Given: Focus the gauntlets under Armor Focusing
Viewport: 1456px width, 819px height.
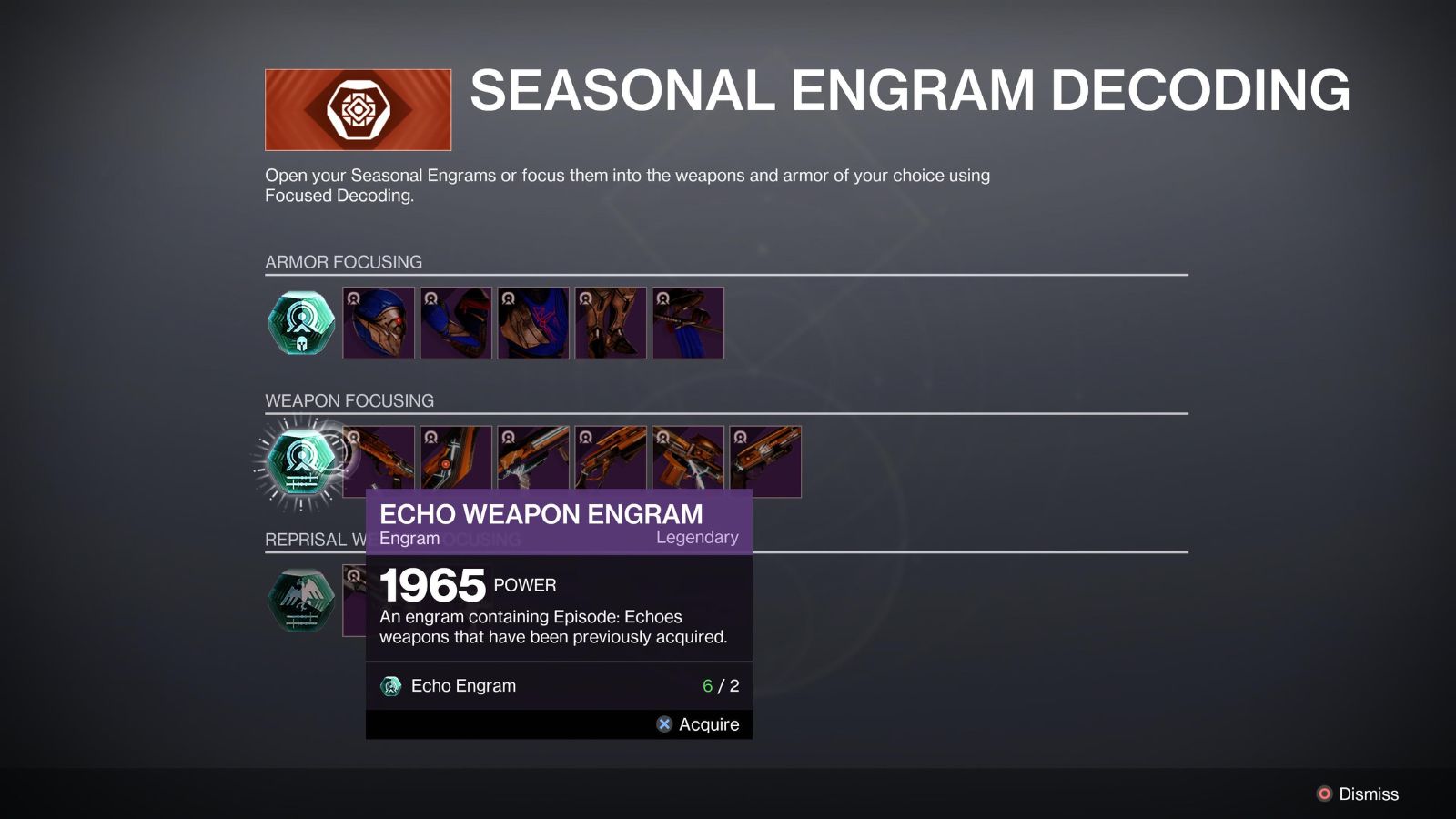Looking at the screenshot, I should click(x=456, y=323).
